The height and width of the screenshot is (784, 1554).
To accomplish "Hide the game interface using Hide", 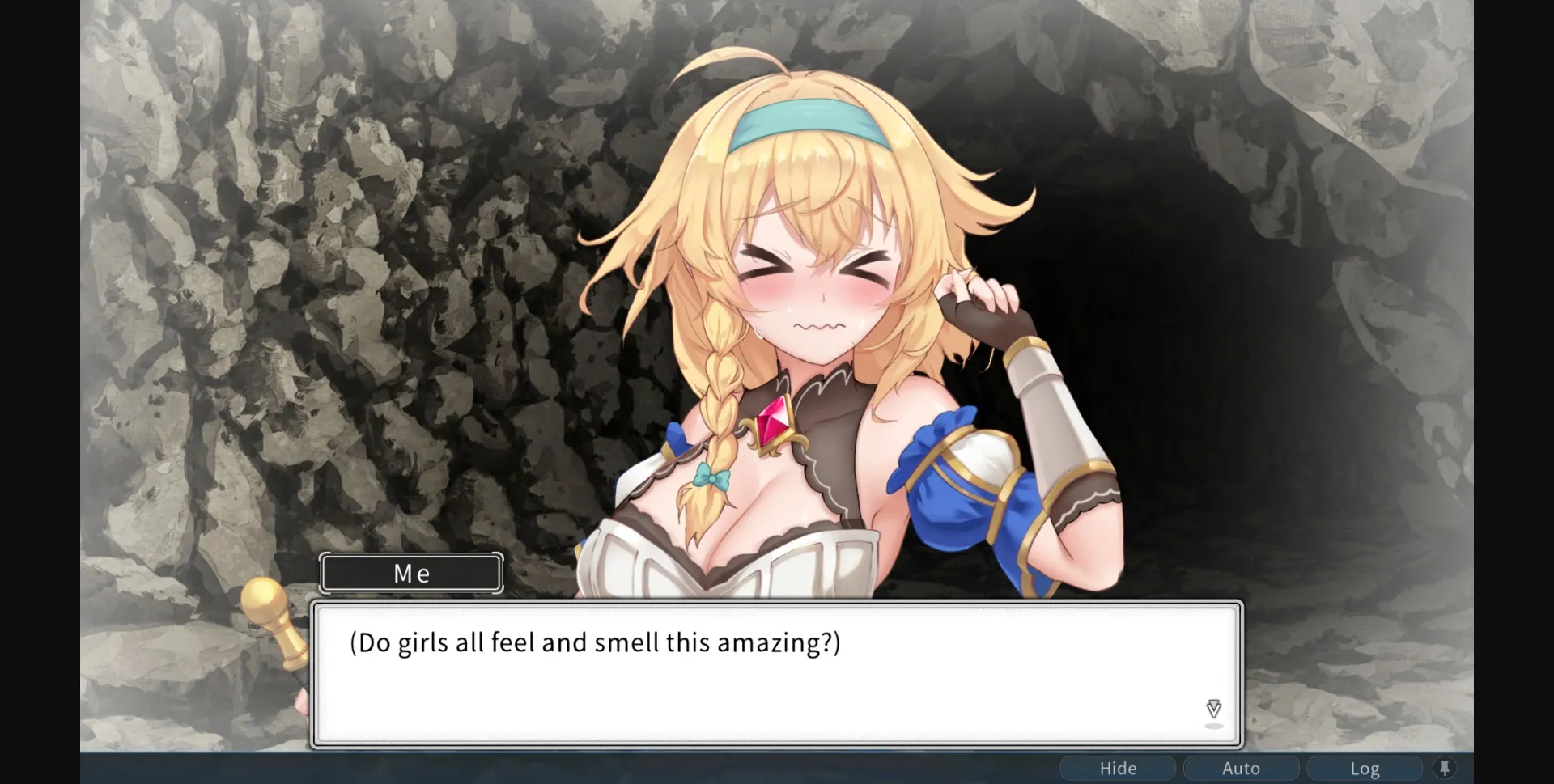I will coord(1119,767).
